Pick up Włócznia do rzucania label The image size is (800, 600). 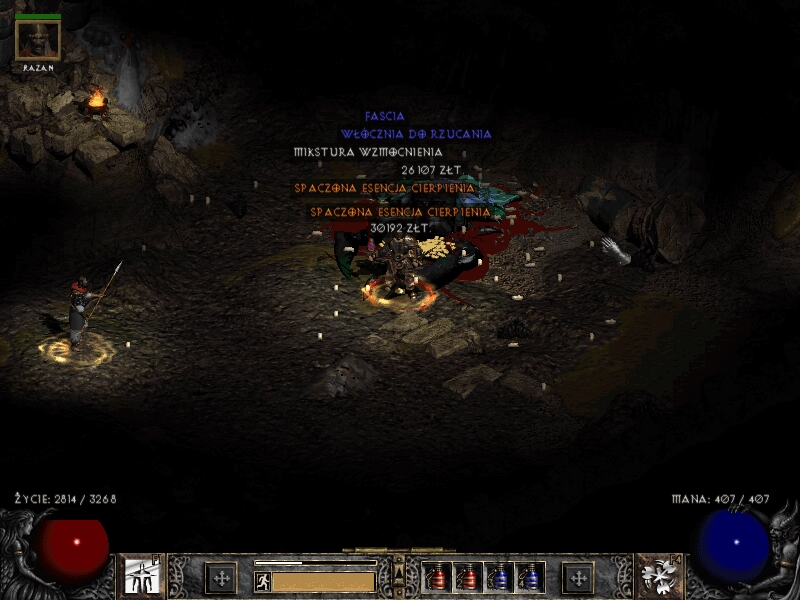coord(416,134)
